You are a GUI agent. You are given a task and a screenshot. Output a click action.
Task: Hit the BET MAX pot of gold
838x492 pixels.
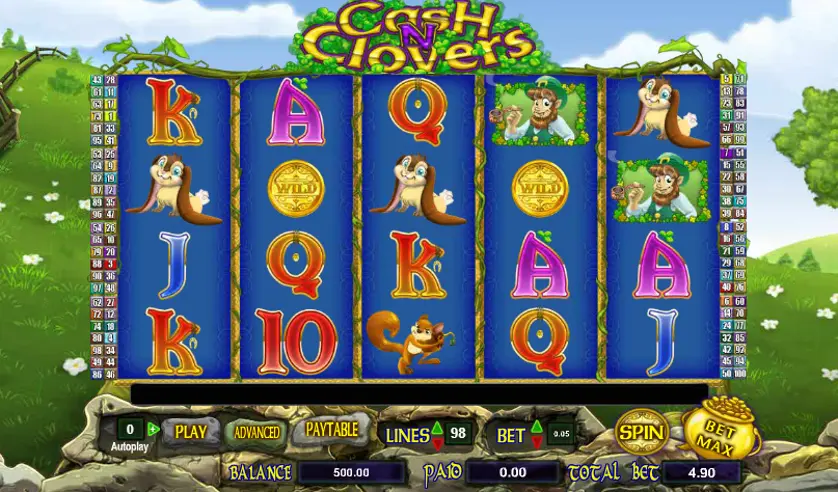pos(723,435)
